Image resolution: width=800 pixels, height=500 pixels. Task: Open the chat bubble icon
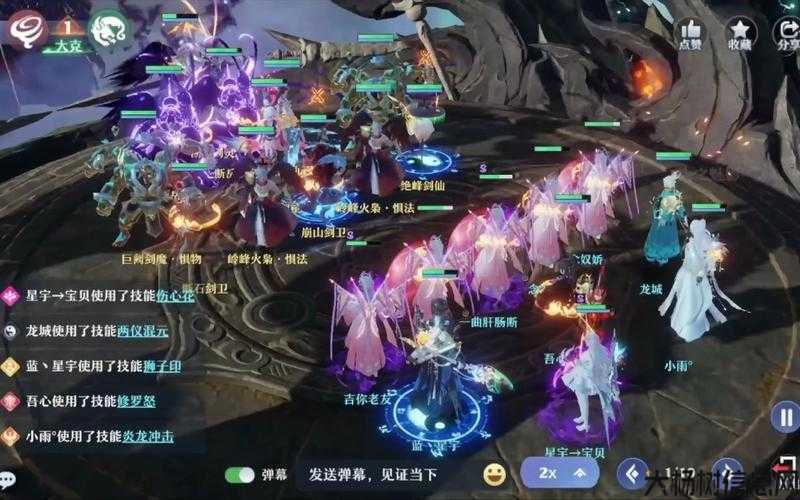coord(7,478)
